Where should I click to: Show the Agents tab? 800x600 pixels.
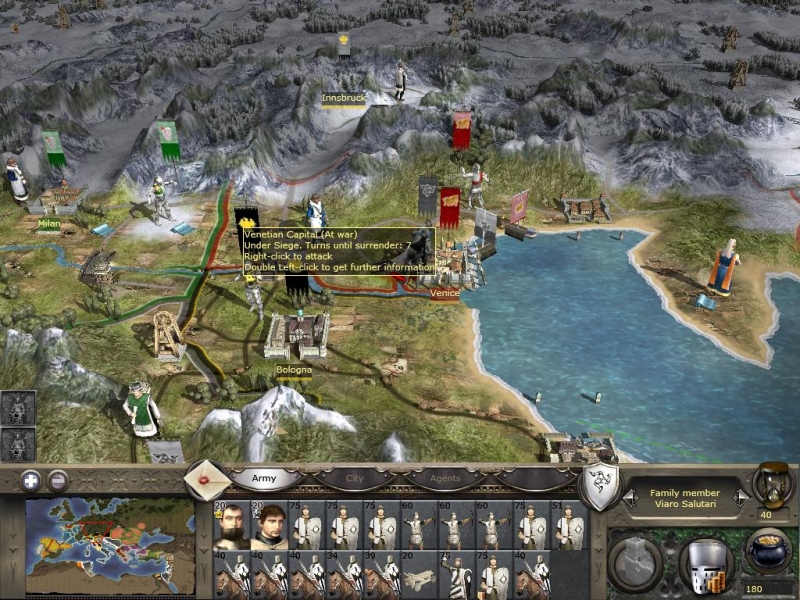pyautogui.click(x=445, y=479)
